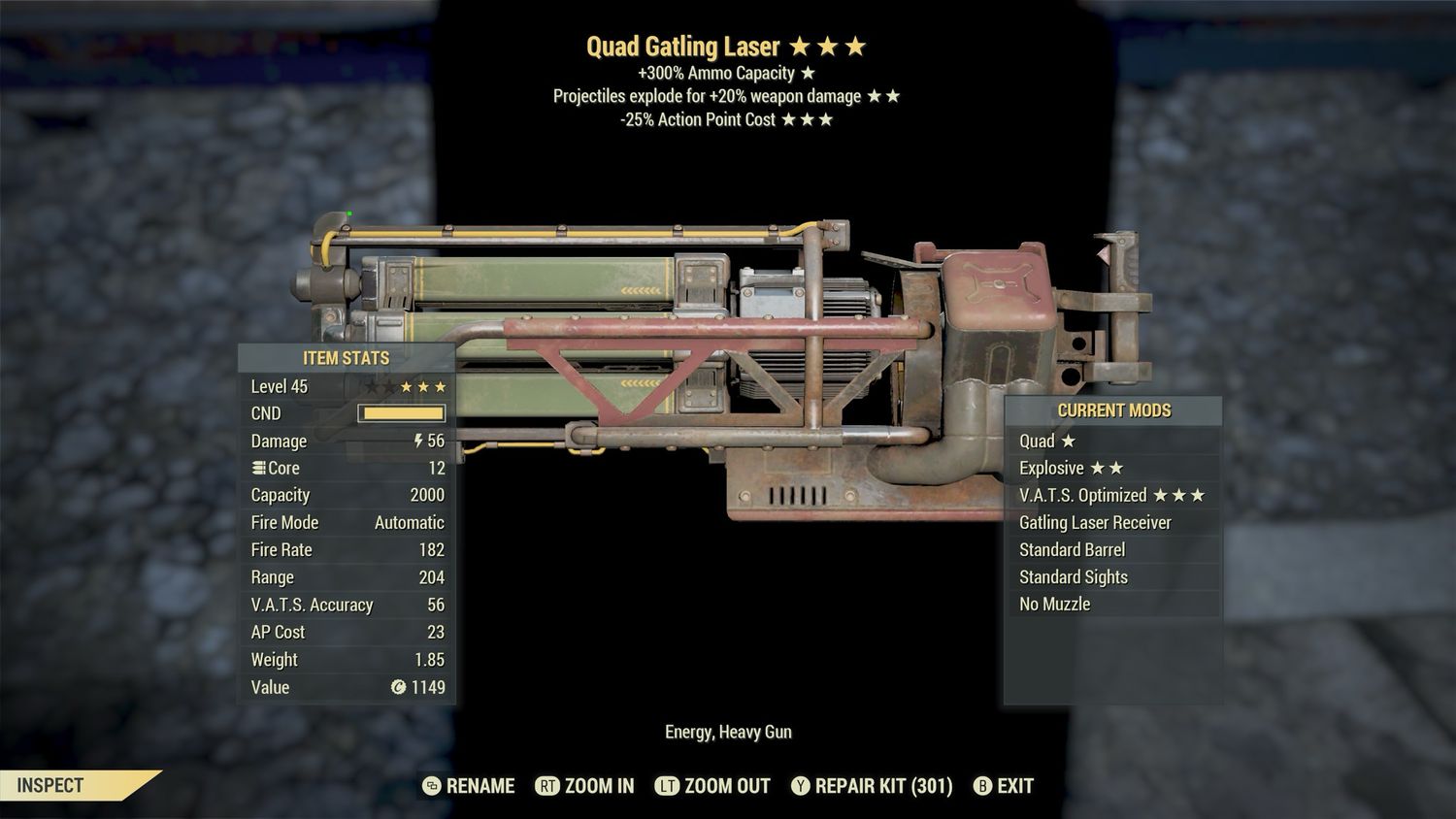Click the Zoom In button
This screenshot has height=819, width=1456.
[585, 786]
